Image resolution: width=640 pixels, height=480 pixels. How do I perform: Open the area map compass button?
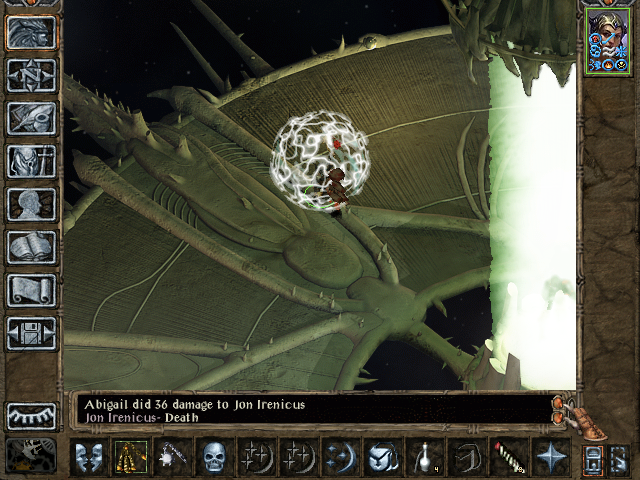tap(31, 75)
